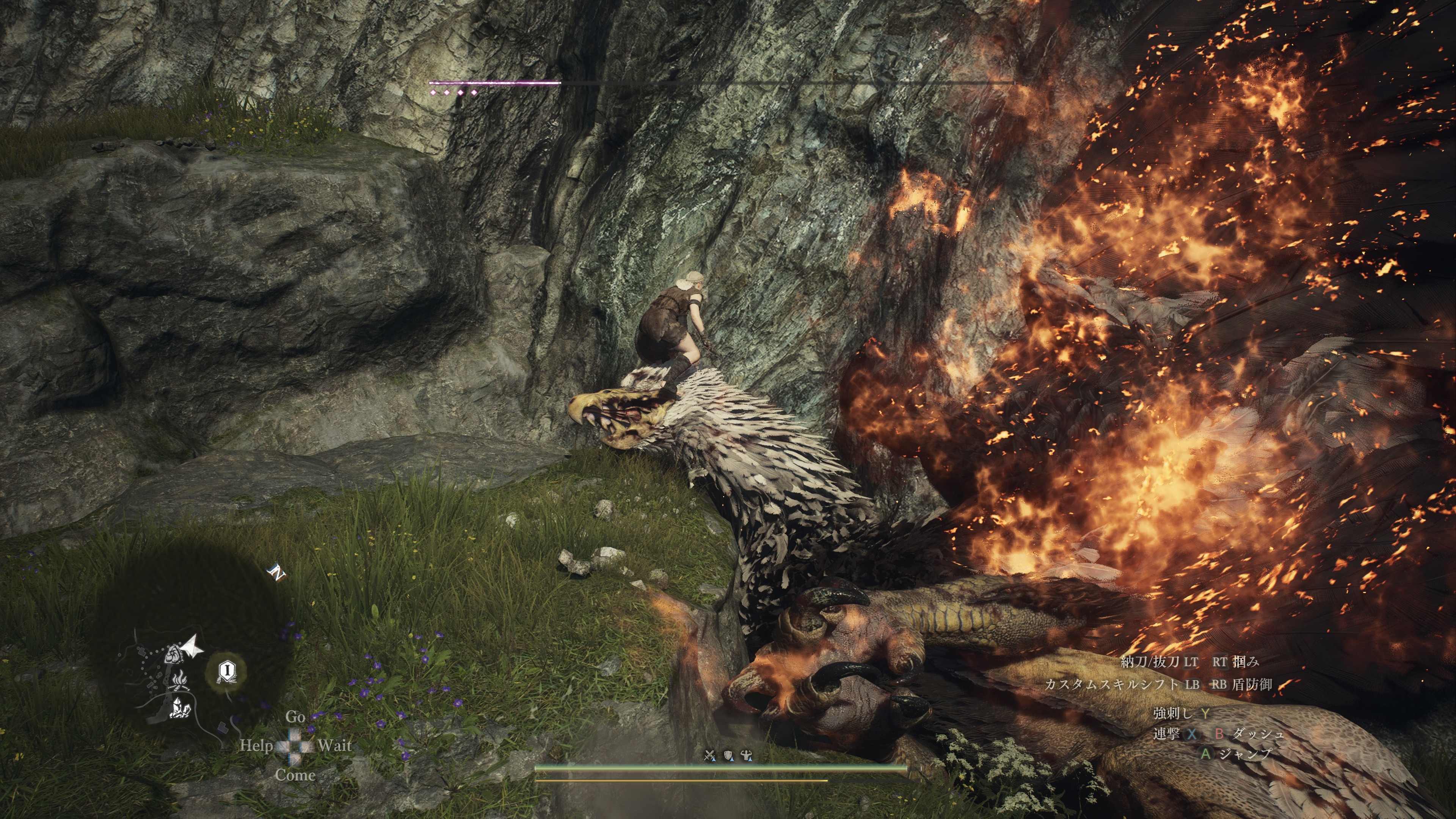Inspect the crossed swords attack buff icon
Viewport: 1456px width, 819px height.
[709, 755]
